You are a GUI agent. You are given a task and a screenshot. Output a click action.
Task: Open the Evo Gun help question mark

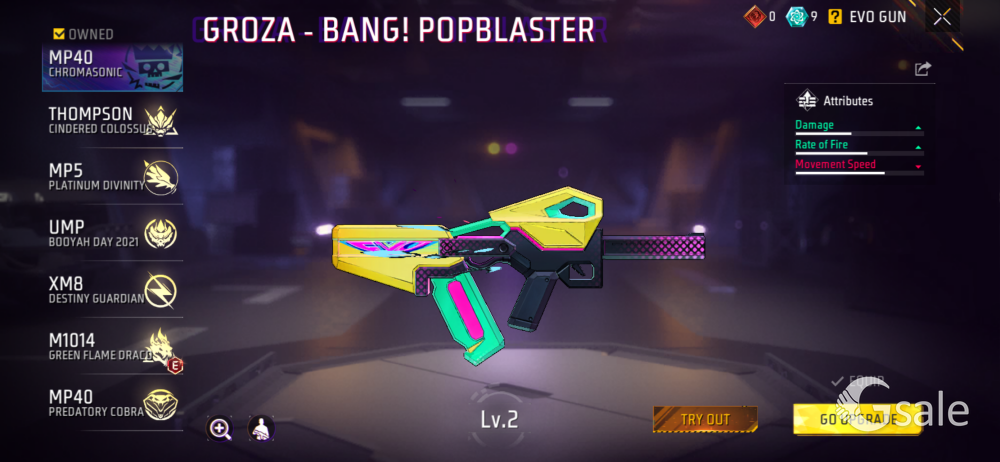tap(835, 16)
